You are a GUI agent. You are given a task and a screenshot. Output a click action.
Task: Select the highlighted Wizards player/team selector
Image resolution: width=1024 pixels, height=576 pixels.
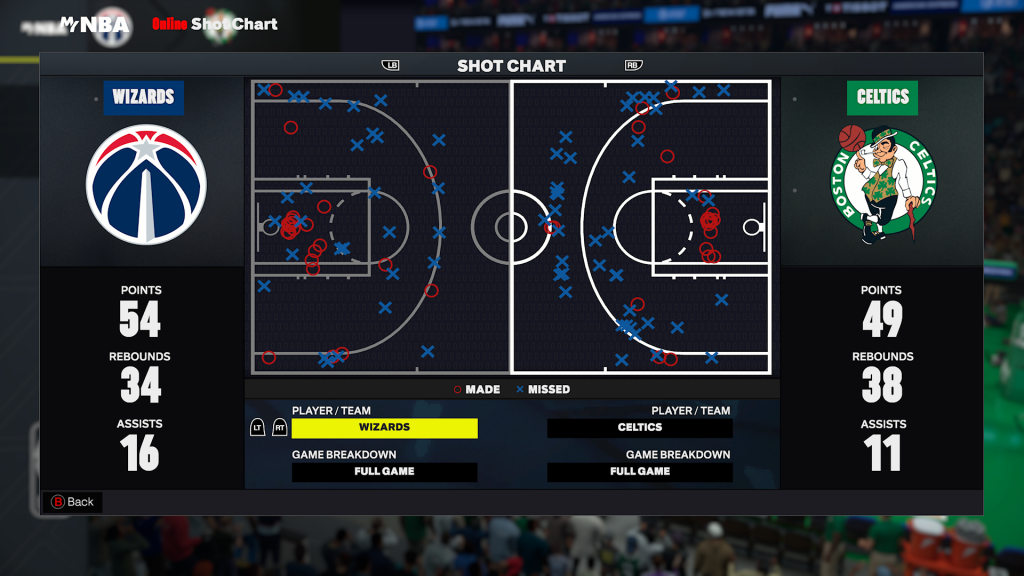click(x=384, y=428)
